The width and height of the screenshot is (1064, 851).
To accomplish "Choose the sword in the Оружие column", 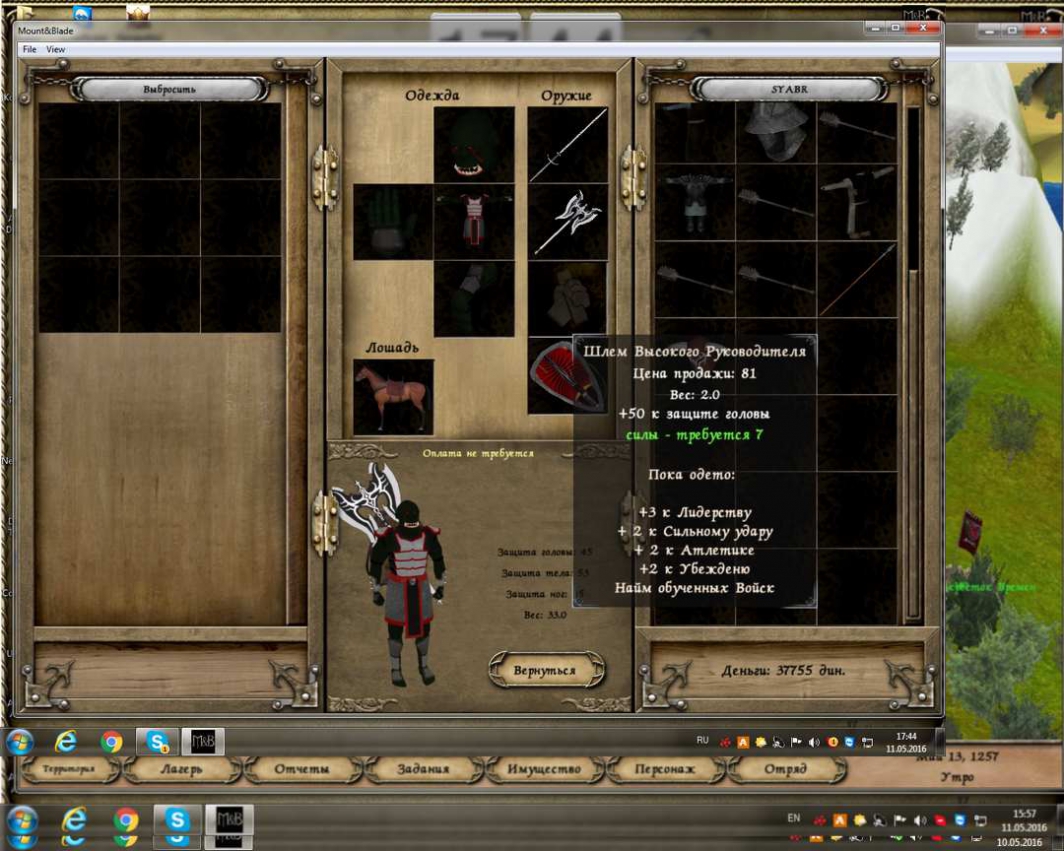I will [568, 145].
